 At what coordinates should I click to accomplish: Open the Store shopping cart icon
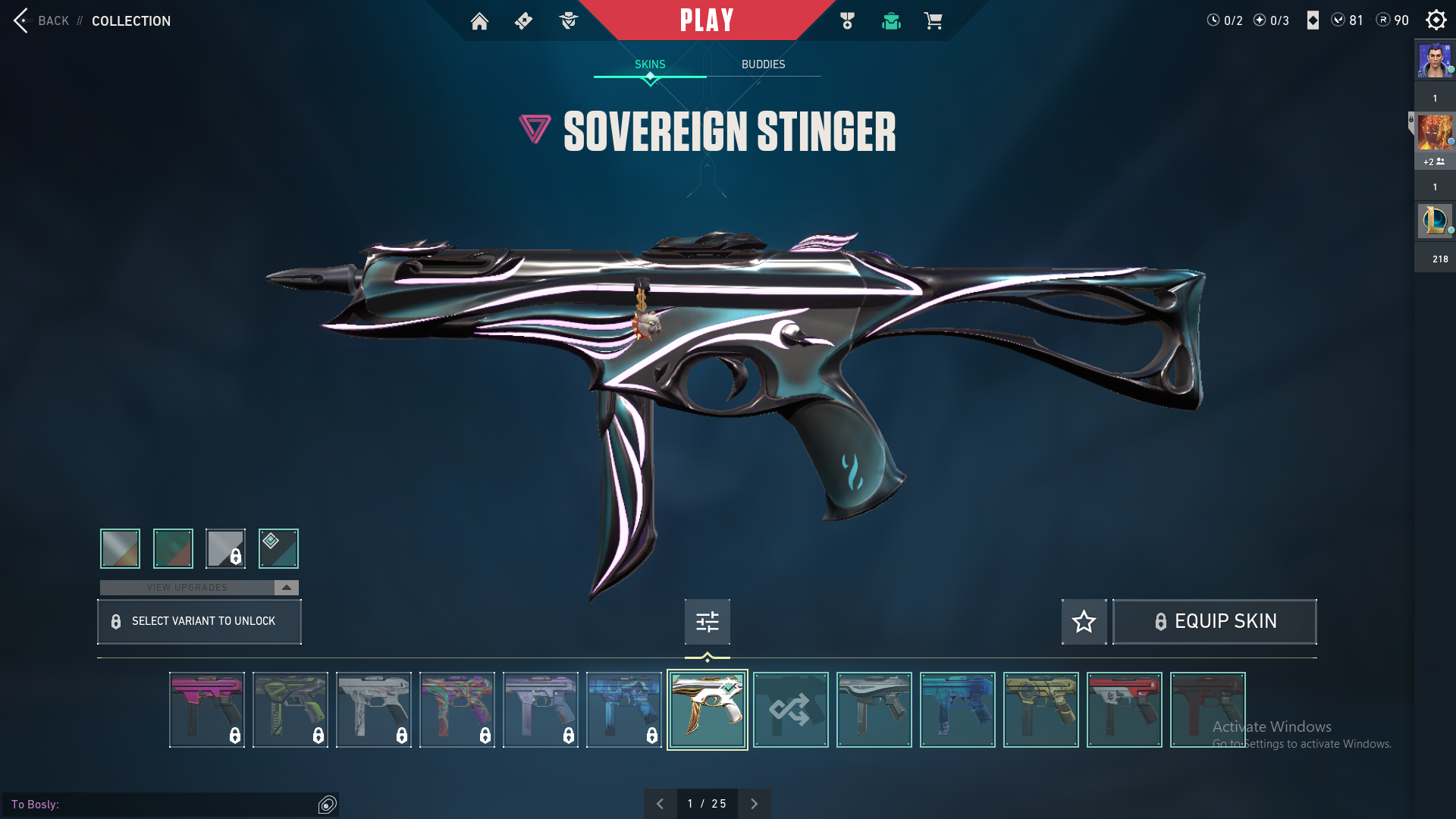point(933,21)
